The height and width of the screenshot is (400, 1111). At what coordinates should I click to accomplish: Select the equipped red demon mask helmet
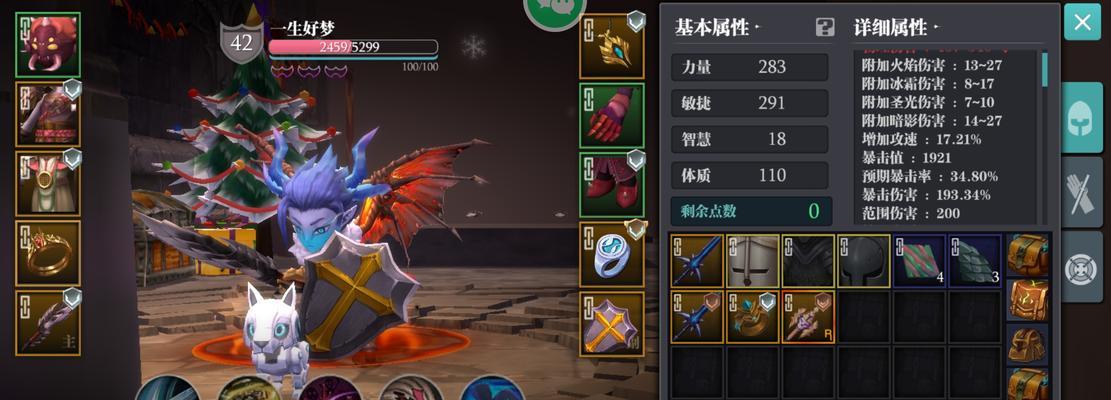click(x=48, y=45)
